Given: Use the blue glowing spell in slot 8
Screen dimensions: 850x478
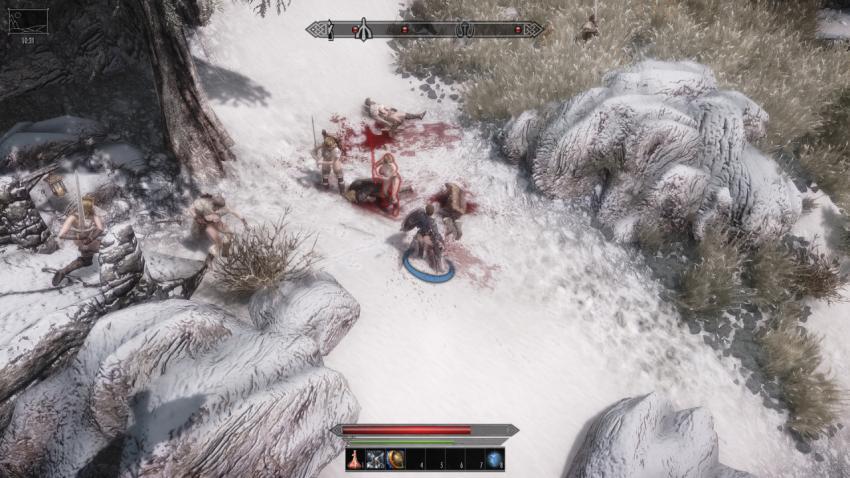Looking at the screenshot, I should 494,459.
